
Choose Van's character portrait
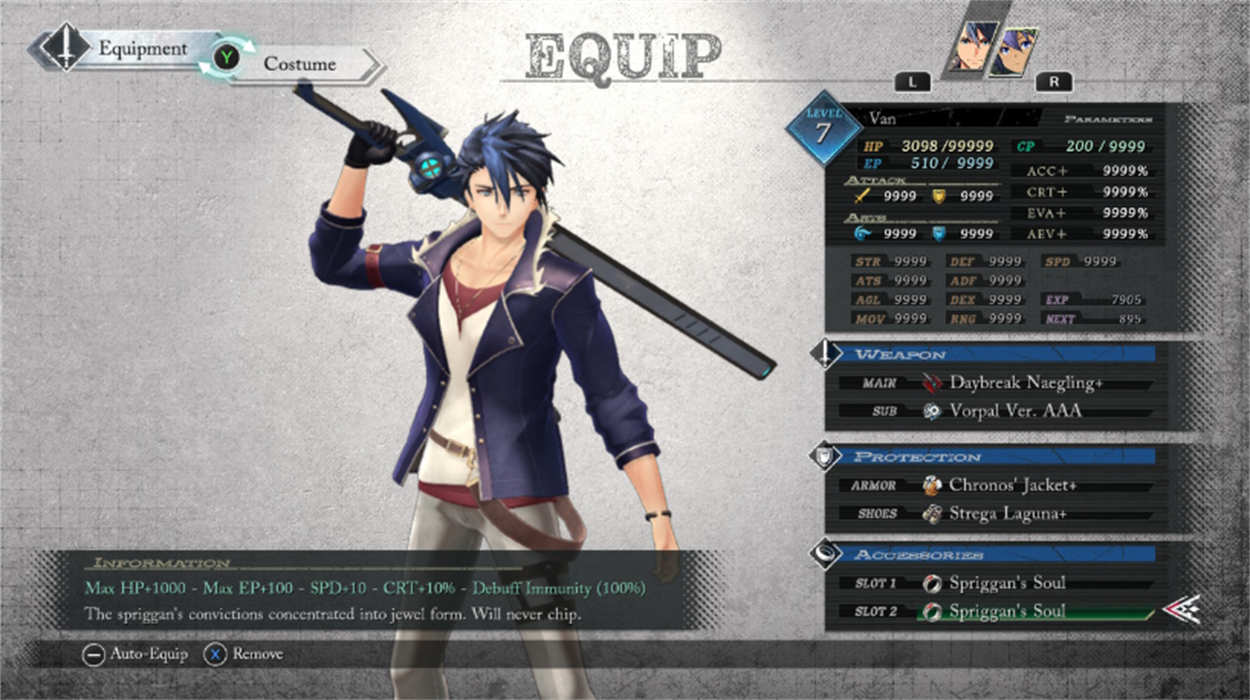click(972, 48)
